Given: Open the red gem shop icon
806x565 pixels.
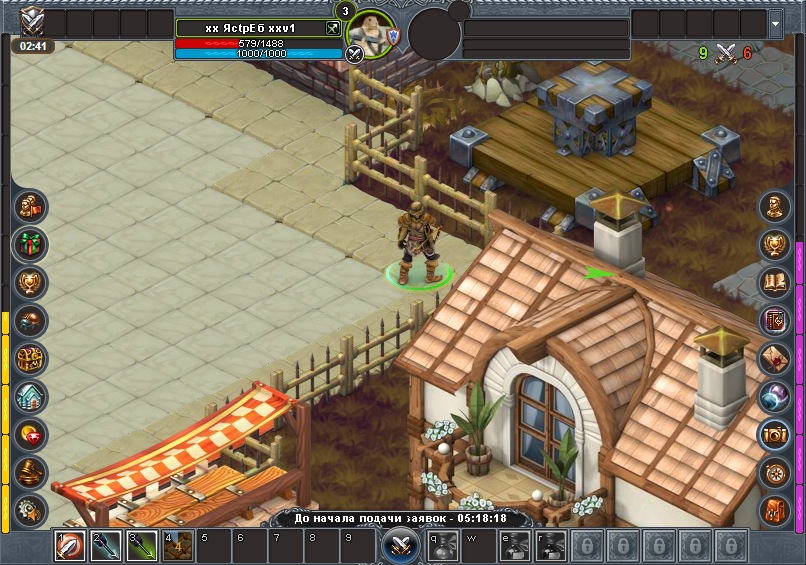Looking at the screenshot, I should [x=30, y=434].
